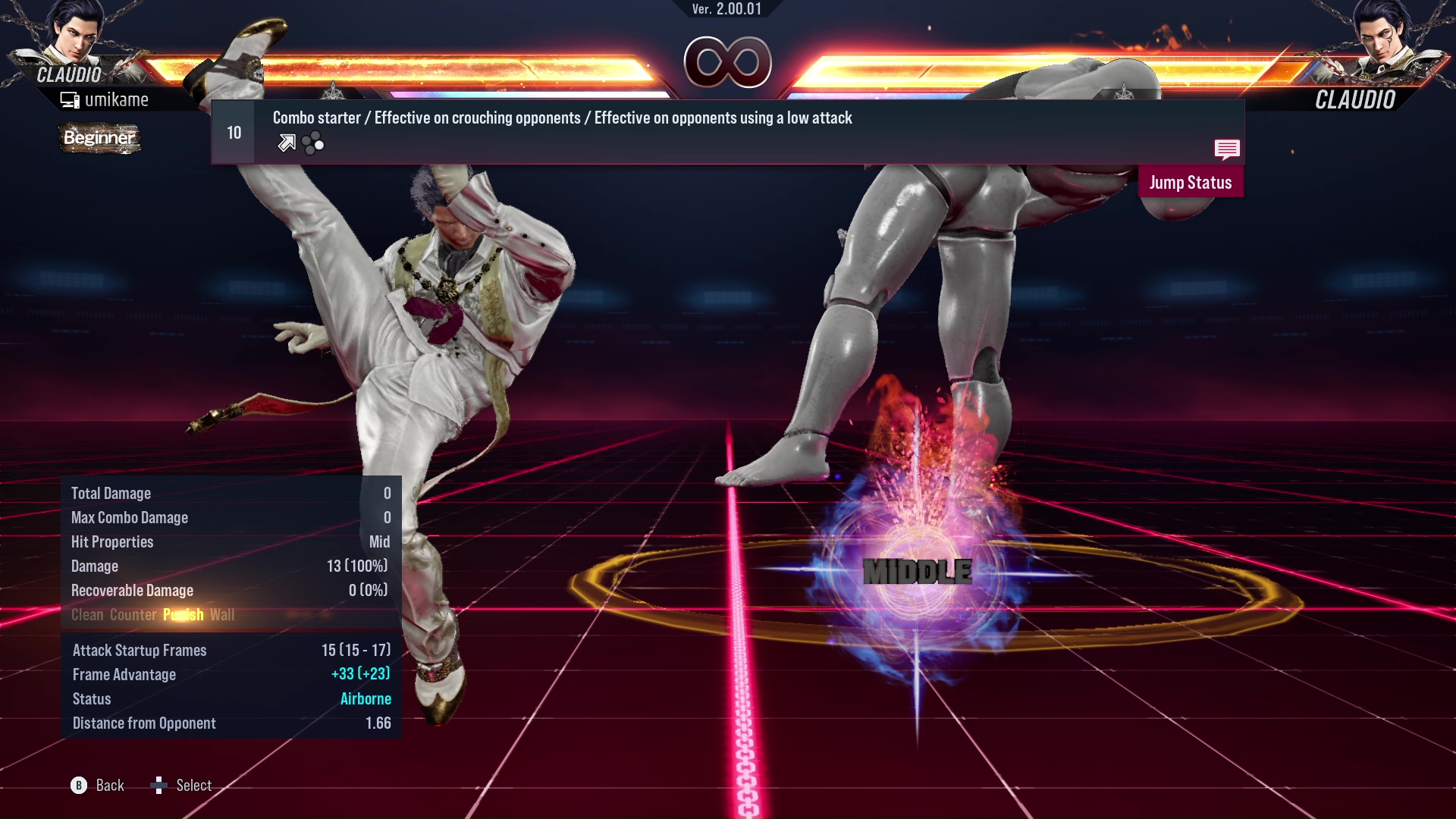
Task: Click the kick button cluster input icon
Action: click(312, 143)
